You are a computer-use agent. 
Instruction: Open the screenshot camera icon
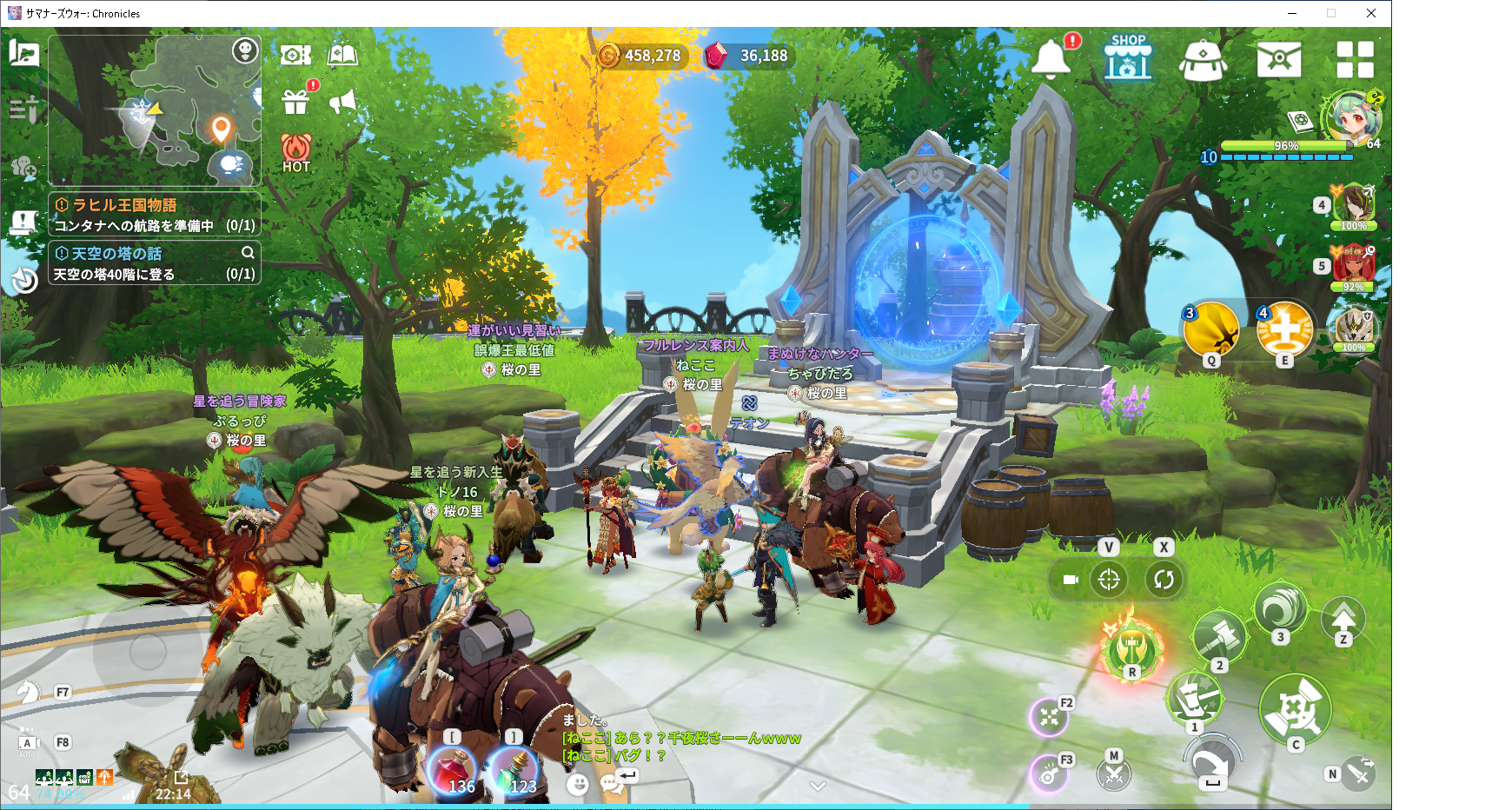[x=295, y=56]
